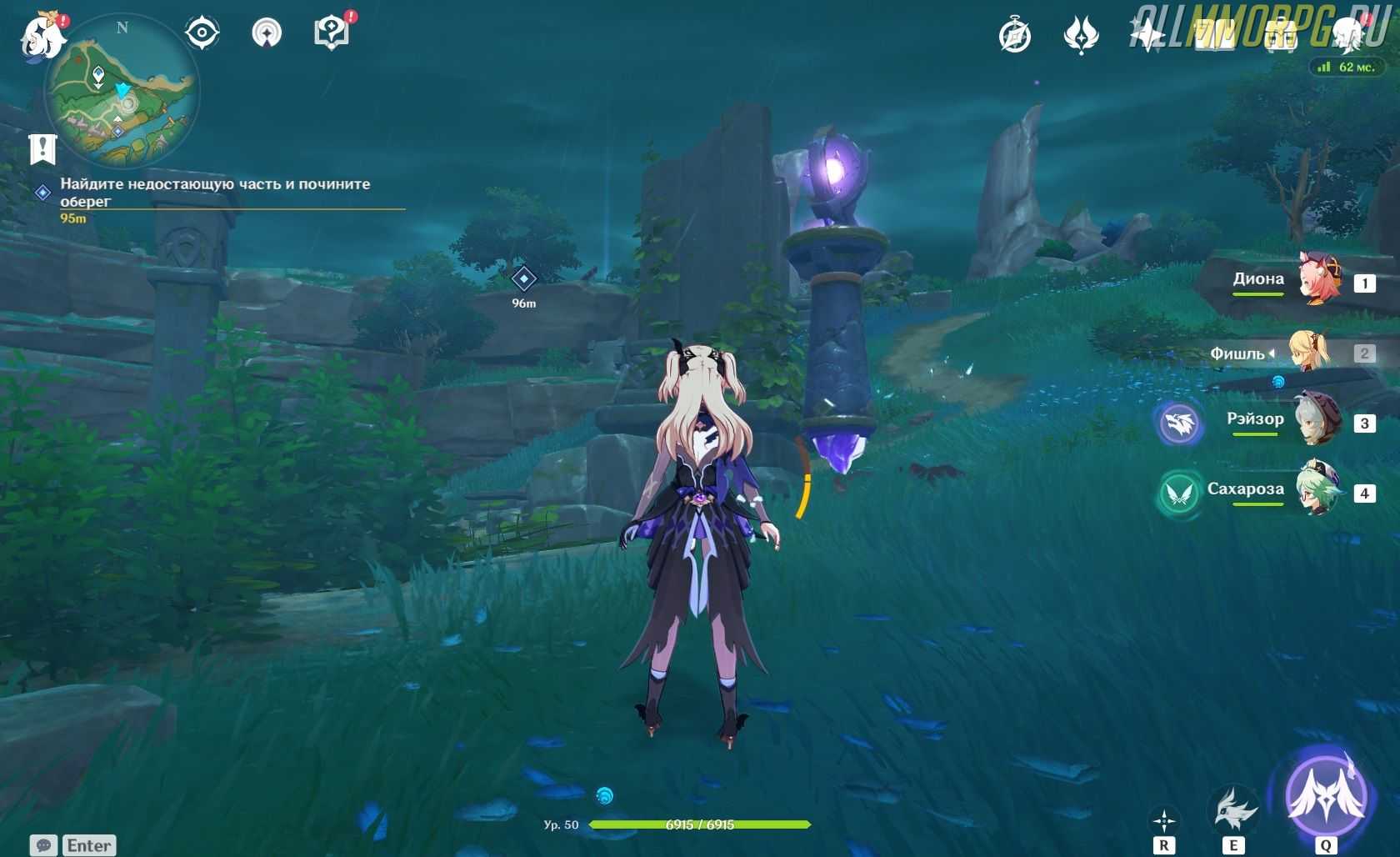This screenshot has width=1400, height=857.
Task: Open the chat speech bubble button
Action: pyautogui.click(x=44, y=845)
